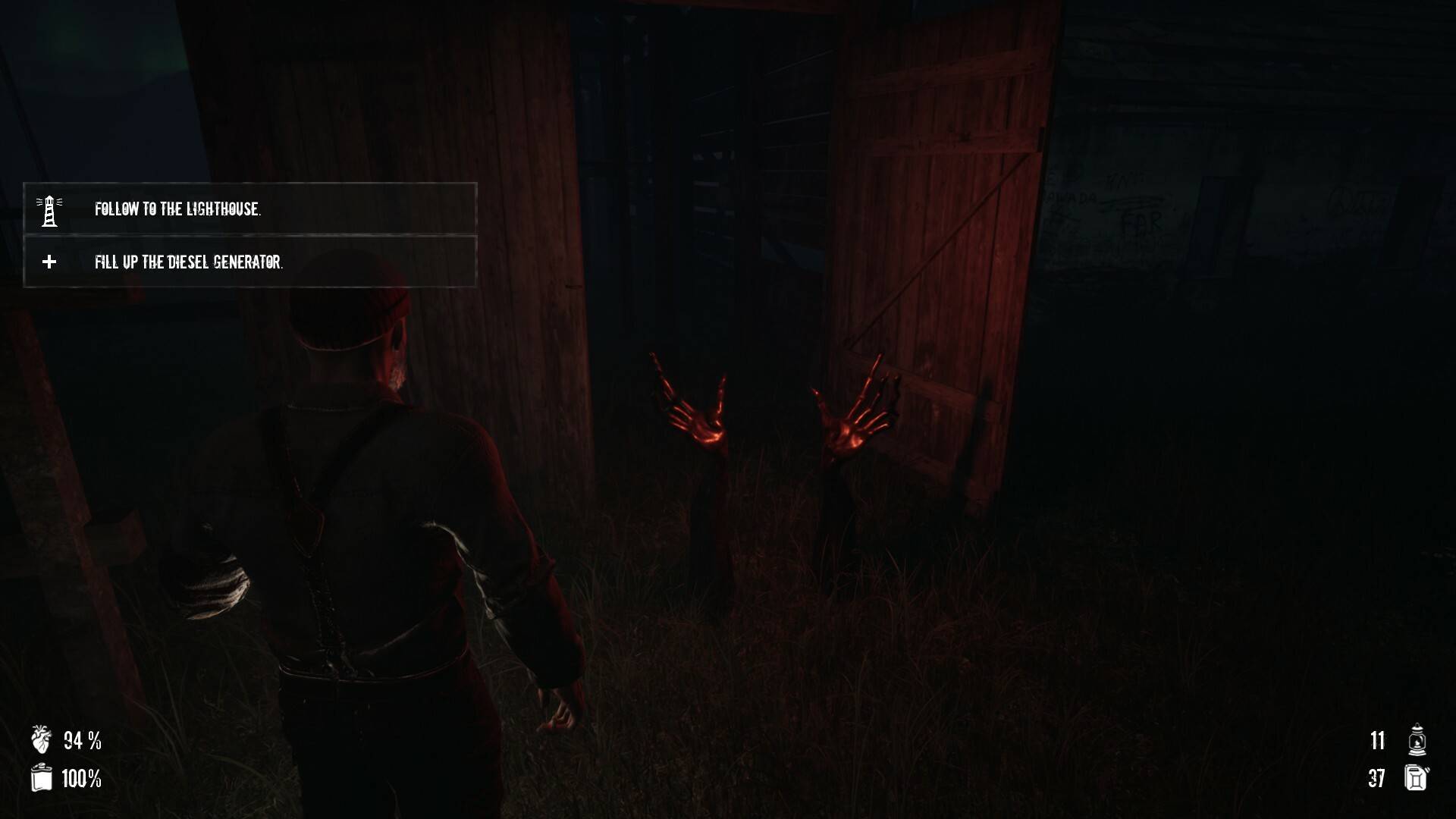
Task: Click the plus icon beside the generator objective
Action: pyautogui.click(x=49, y=262)
